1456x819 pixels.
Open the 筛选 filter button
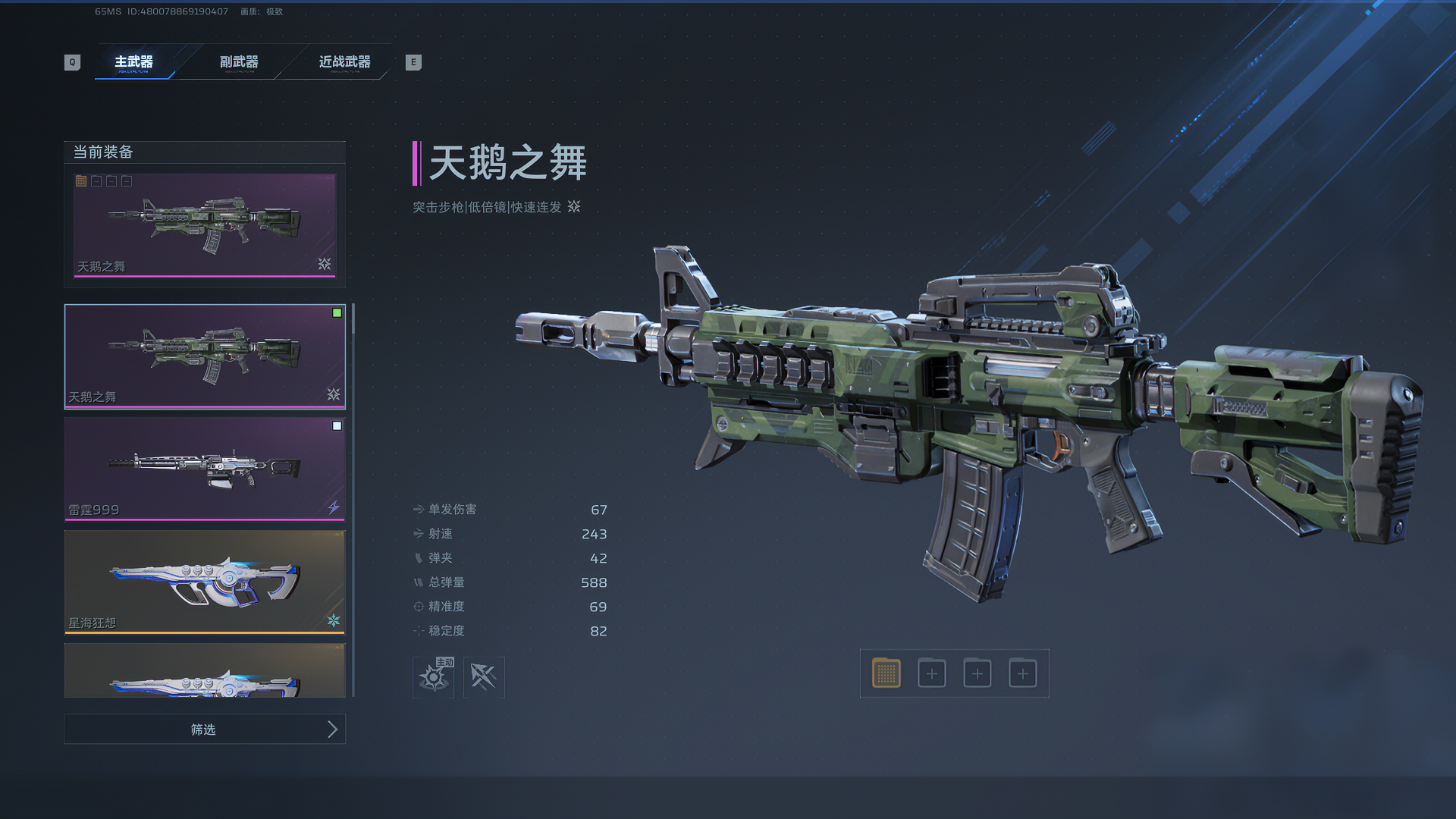[x=205, y=730]
